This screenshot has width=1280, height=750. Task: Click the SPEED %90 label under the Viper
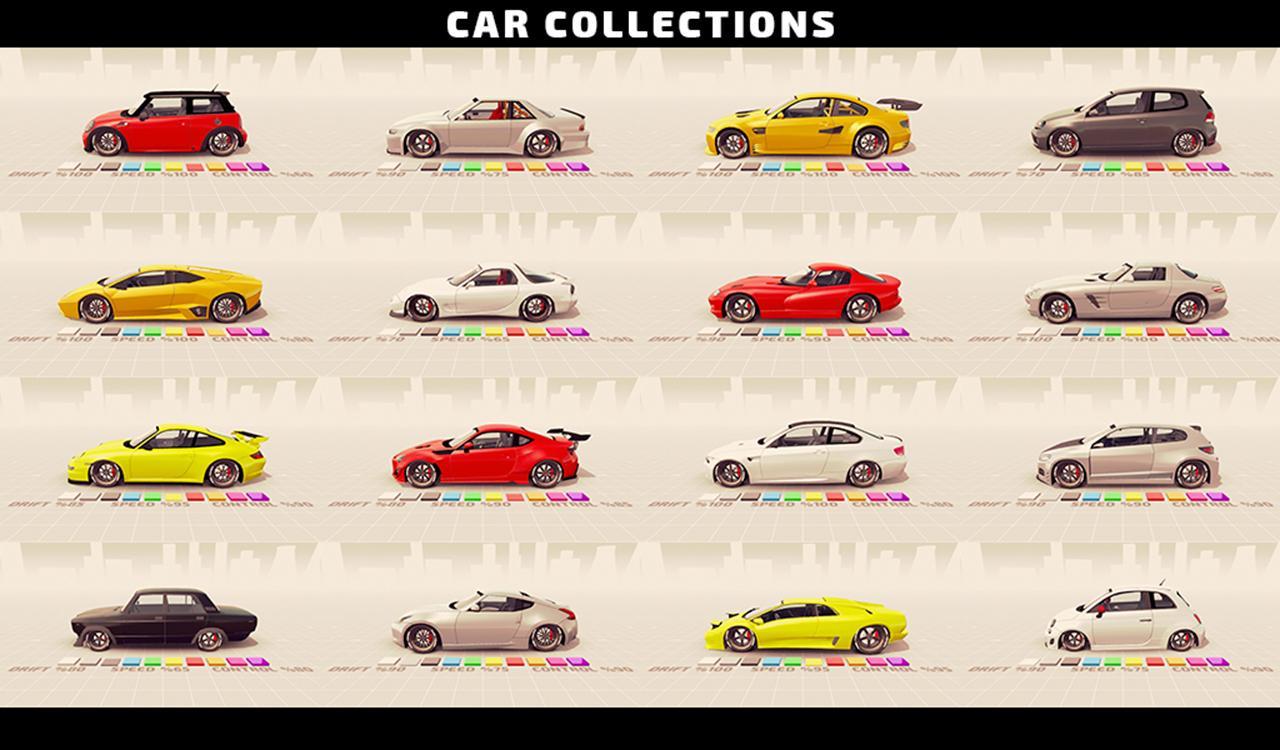(x=790, y=340)
